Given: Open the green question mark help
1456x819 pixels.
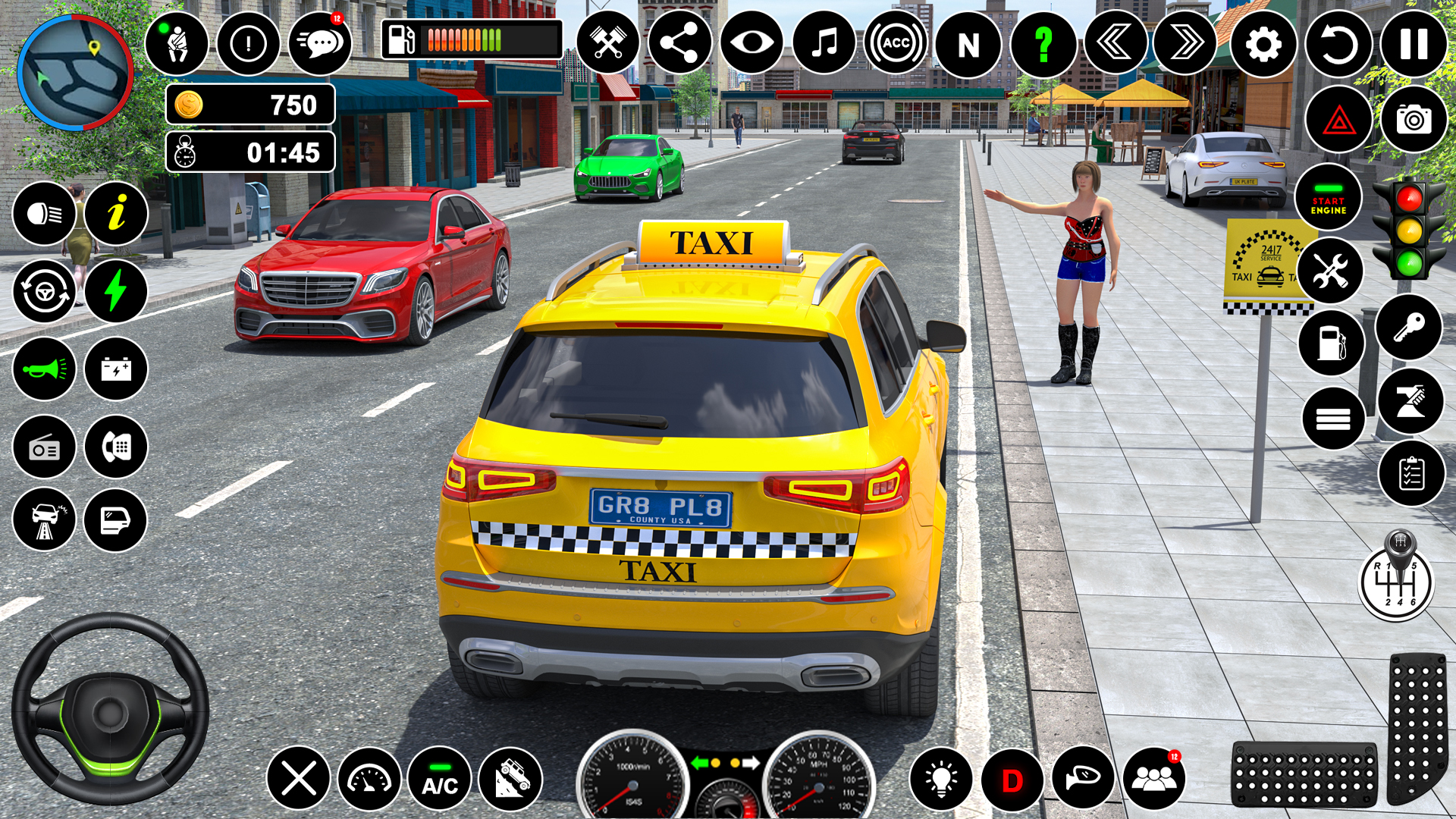Looking at the screenshot, I should pyautogui.click(x=1043, y=45).
